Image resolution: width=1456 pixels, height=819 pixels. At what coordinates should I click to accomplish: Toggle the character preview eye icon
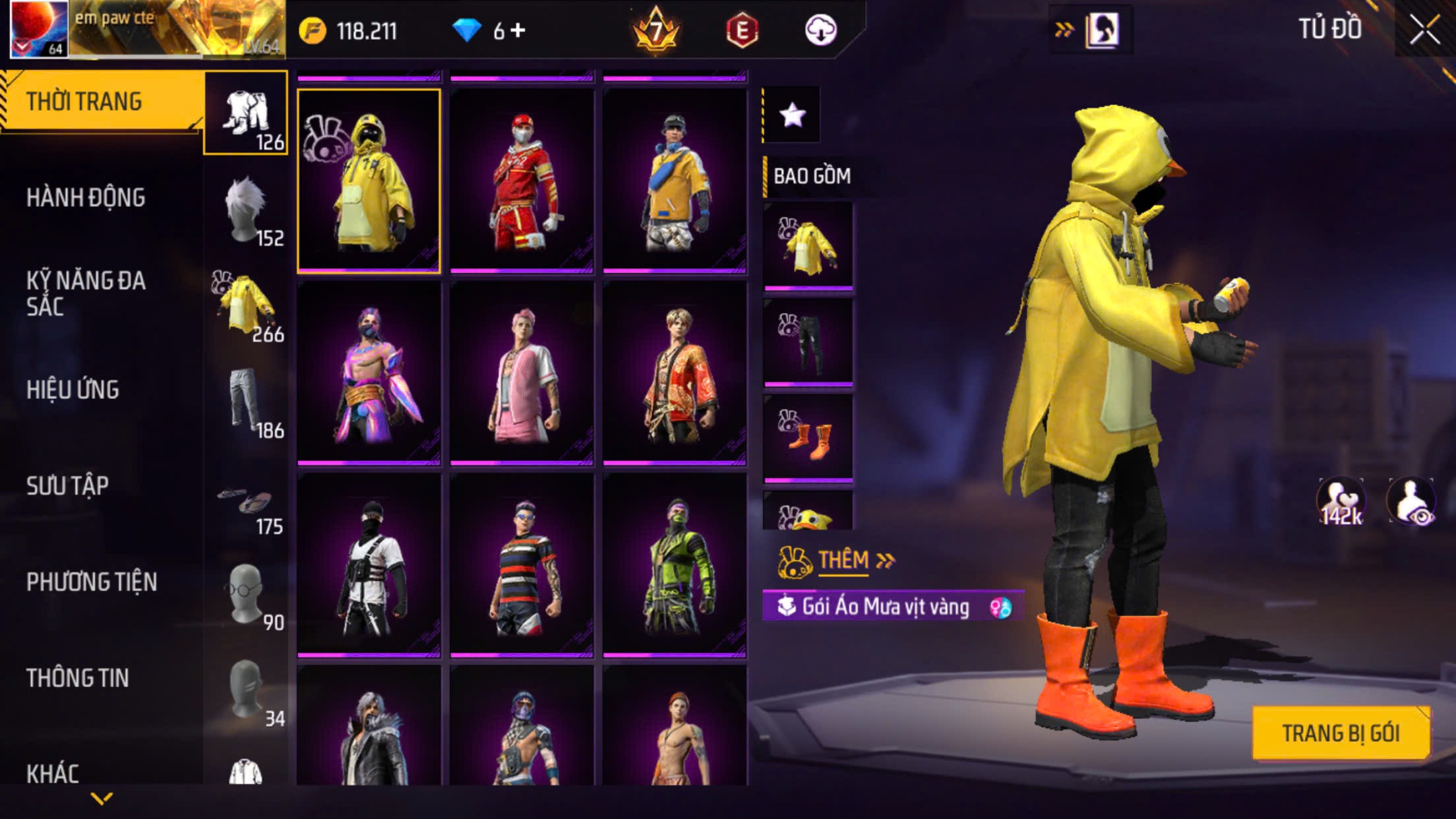coord(1412,502)
